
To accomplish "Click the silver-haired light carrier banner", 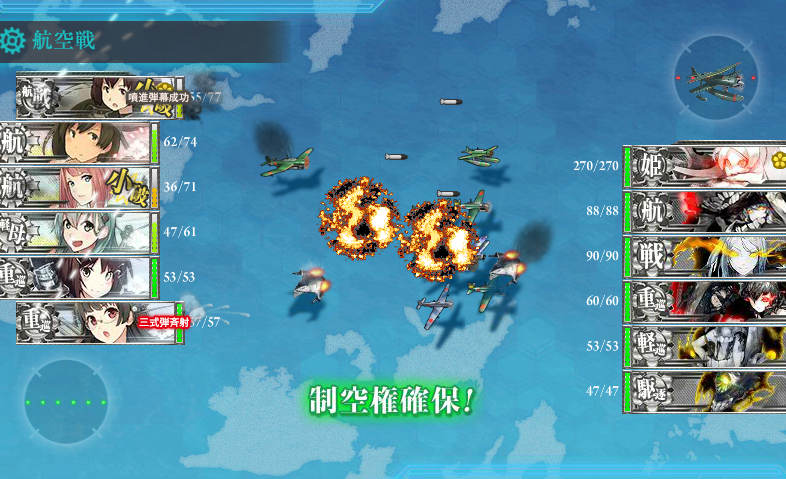I will 78,232.
